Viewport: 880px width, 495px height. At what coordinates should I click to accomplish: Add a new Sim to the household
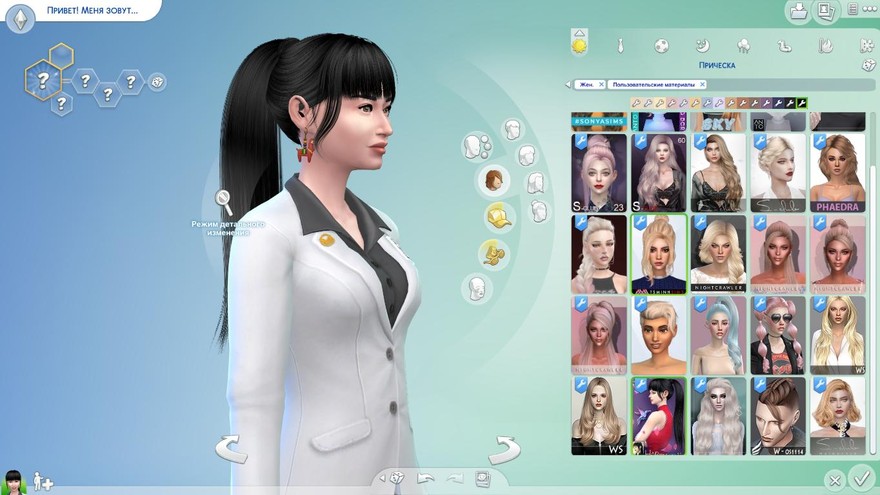click(x=43, y=481)
